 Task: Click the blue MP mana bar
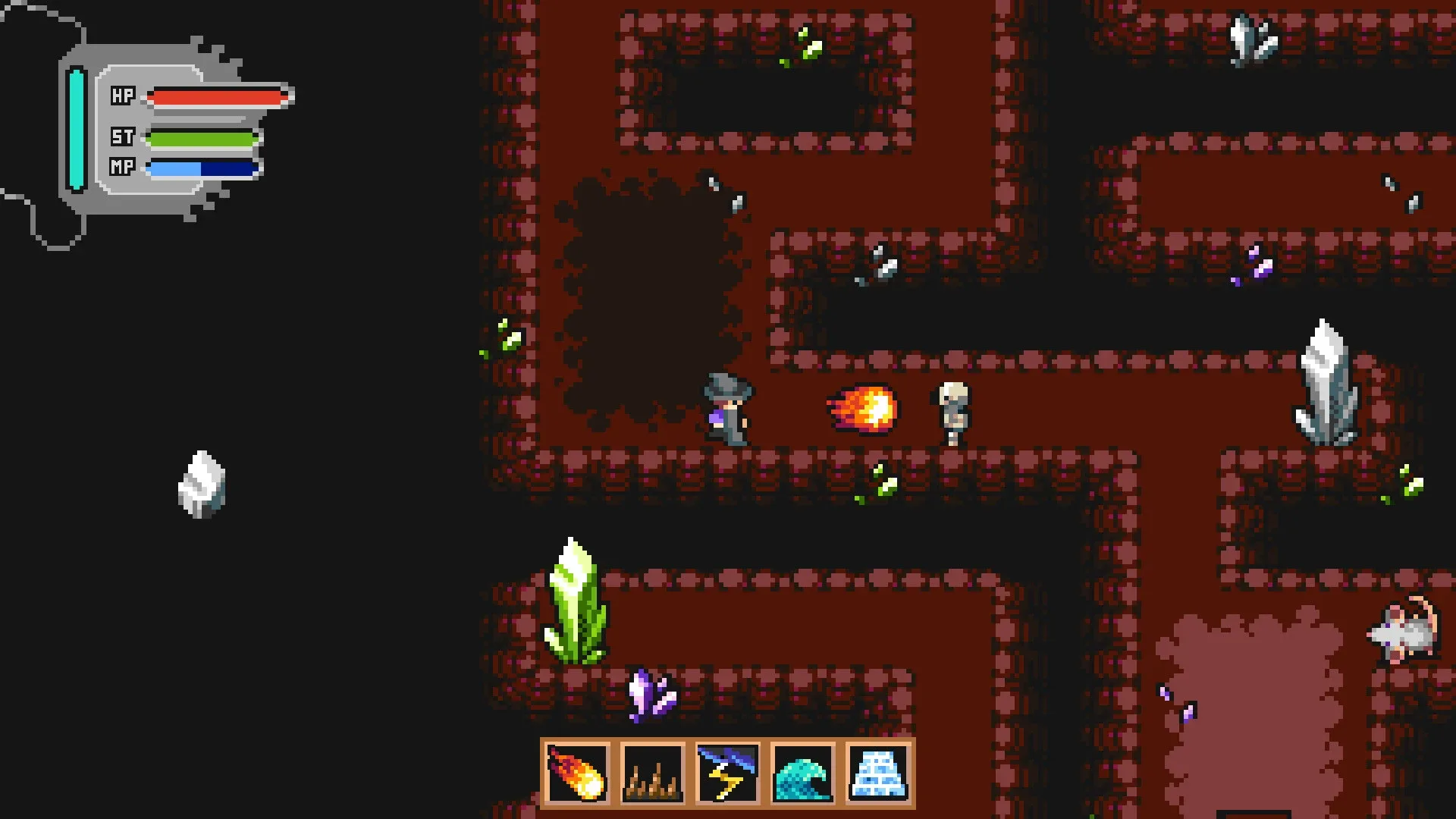[201, 168]
